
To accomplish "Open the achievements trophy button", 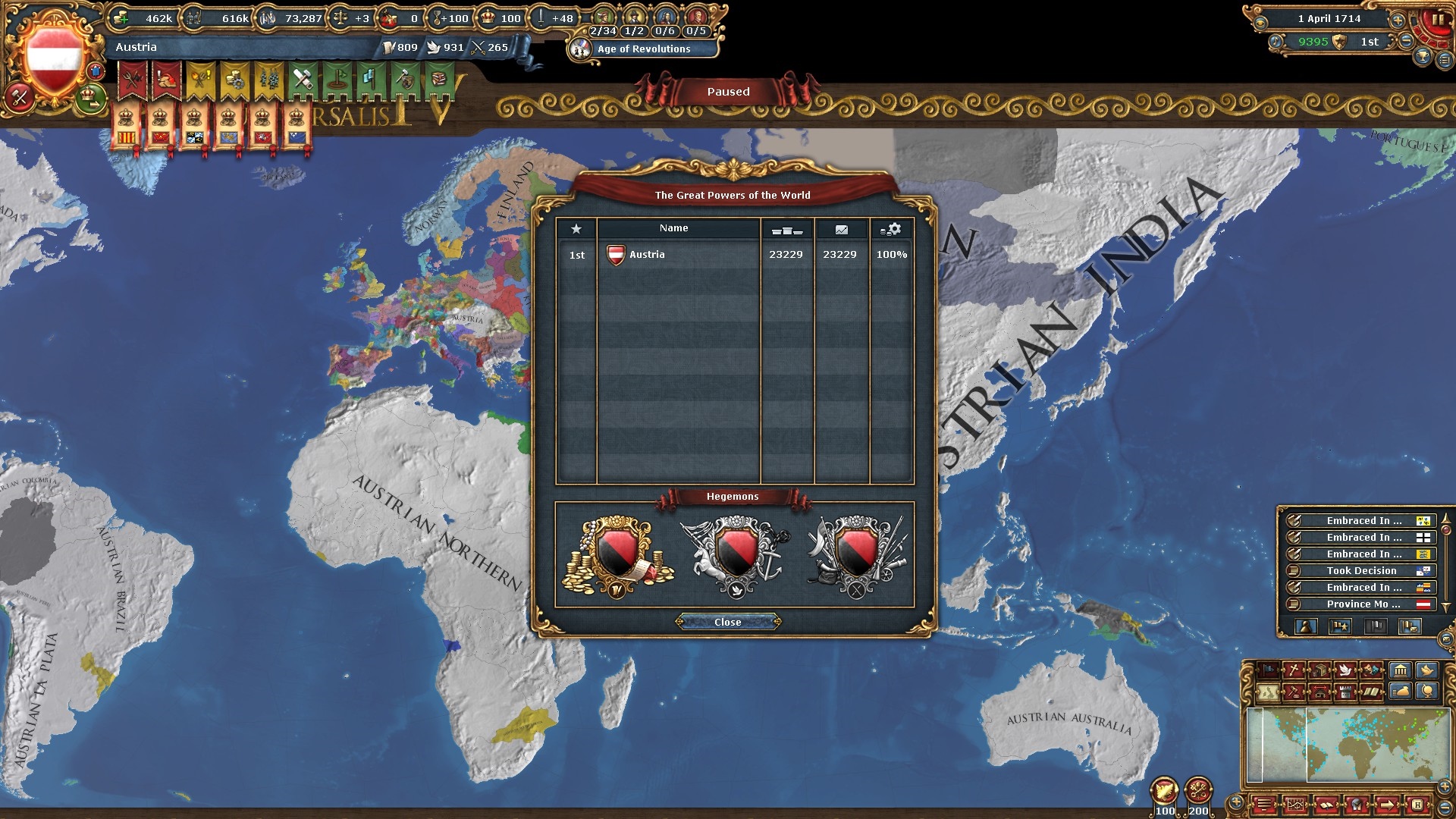I will [1423, 55].
